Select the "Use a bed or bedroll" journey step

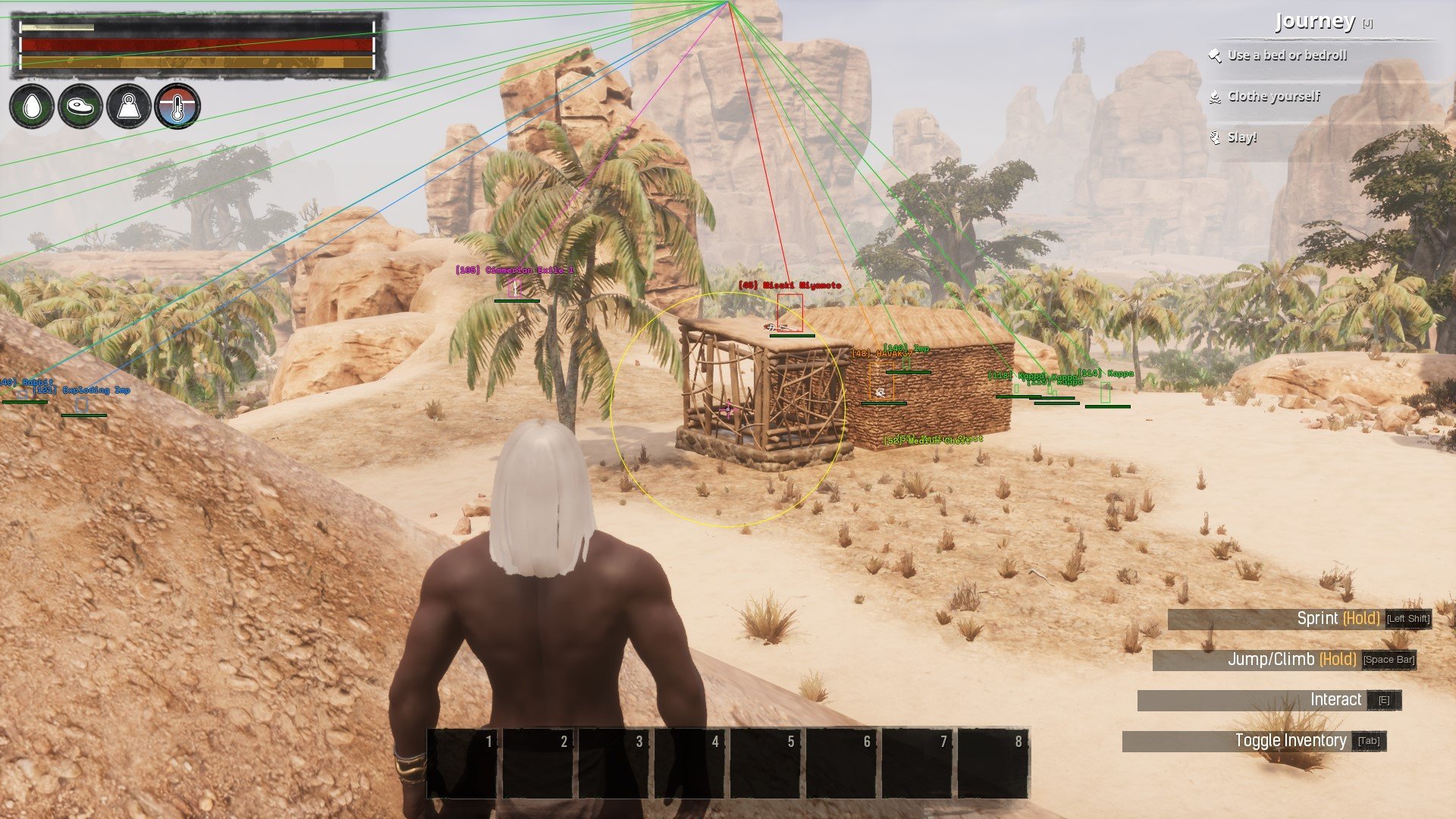coord(1287,55)
